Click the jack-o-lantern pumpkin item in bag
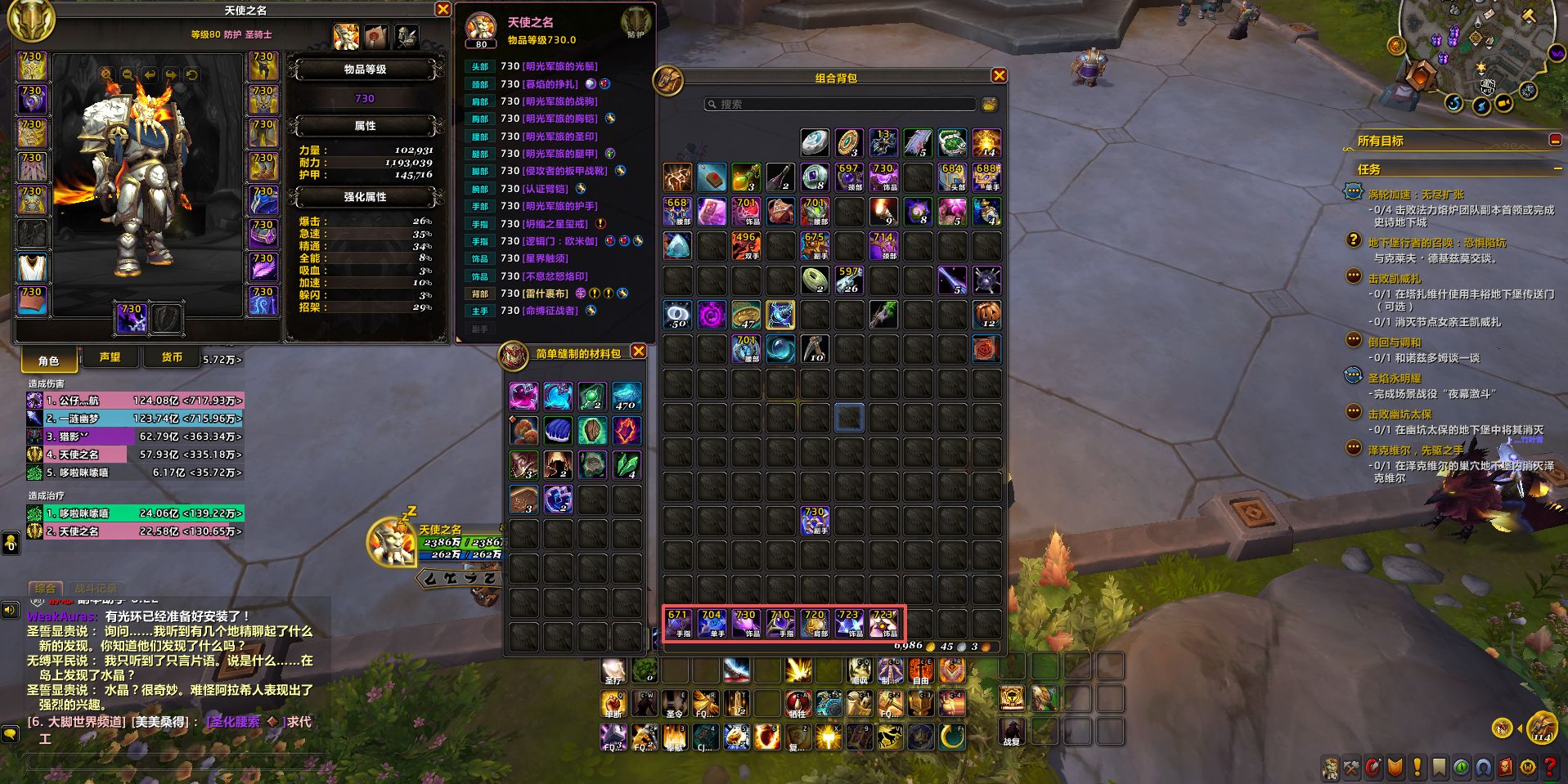The height and width of the screenshot is (784, 1568). [986, 314]
